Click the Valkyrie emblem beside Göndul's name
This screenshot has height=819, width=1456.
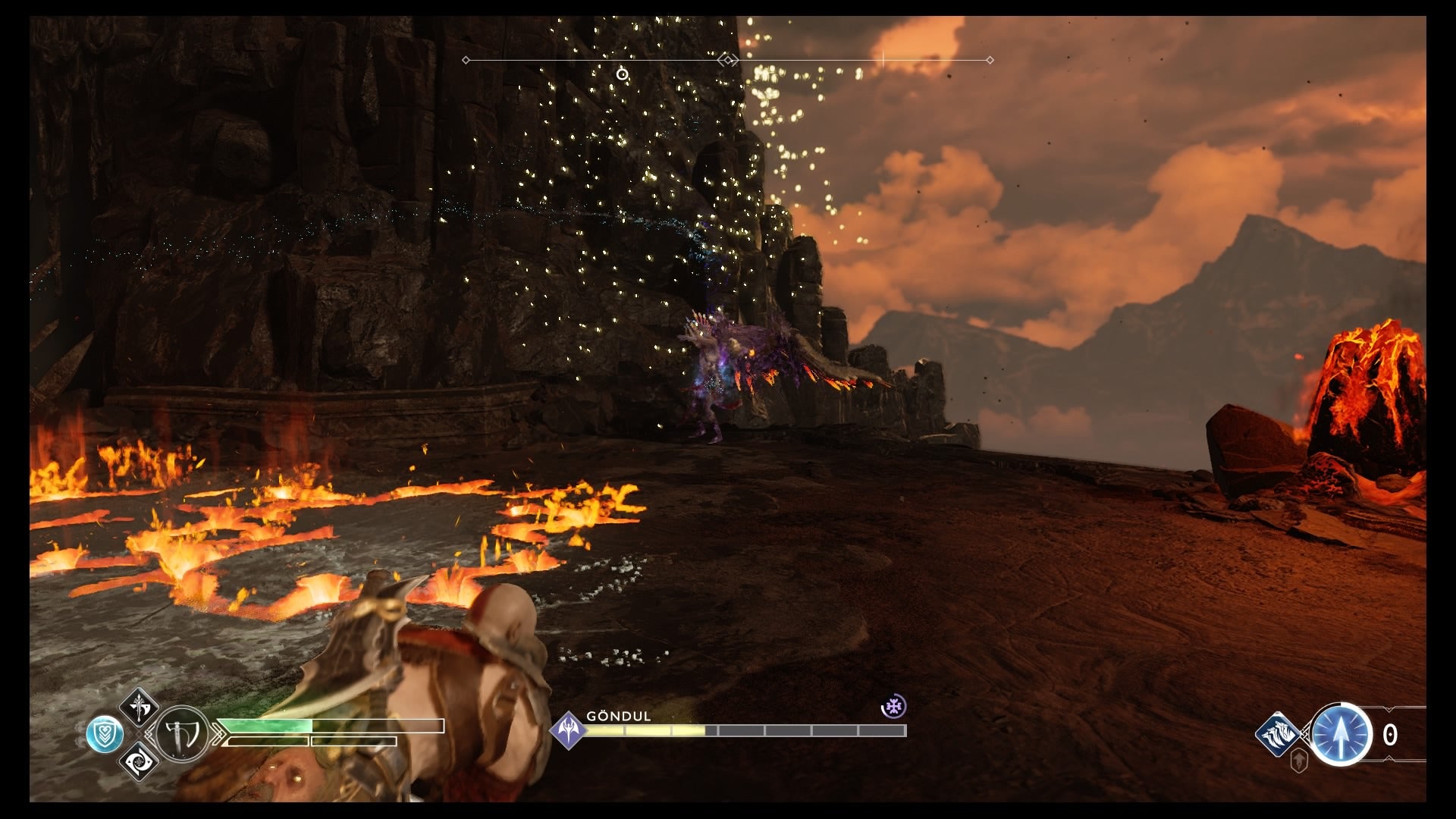tap(569, 730)
